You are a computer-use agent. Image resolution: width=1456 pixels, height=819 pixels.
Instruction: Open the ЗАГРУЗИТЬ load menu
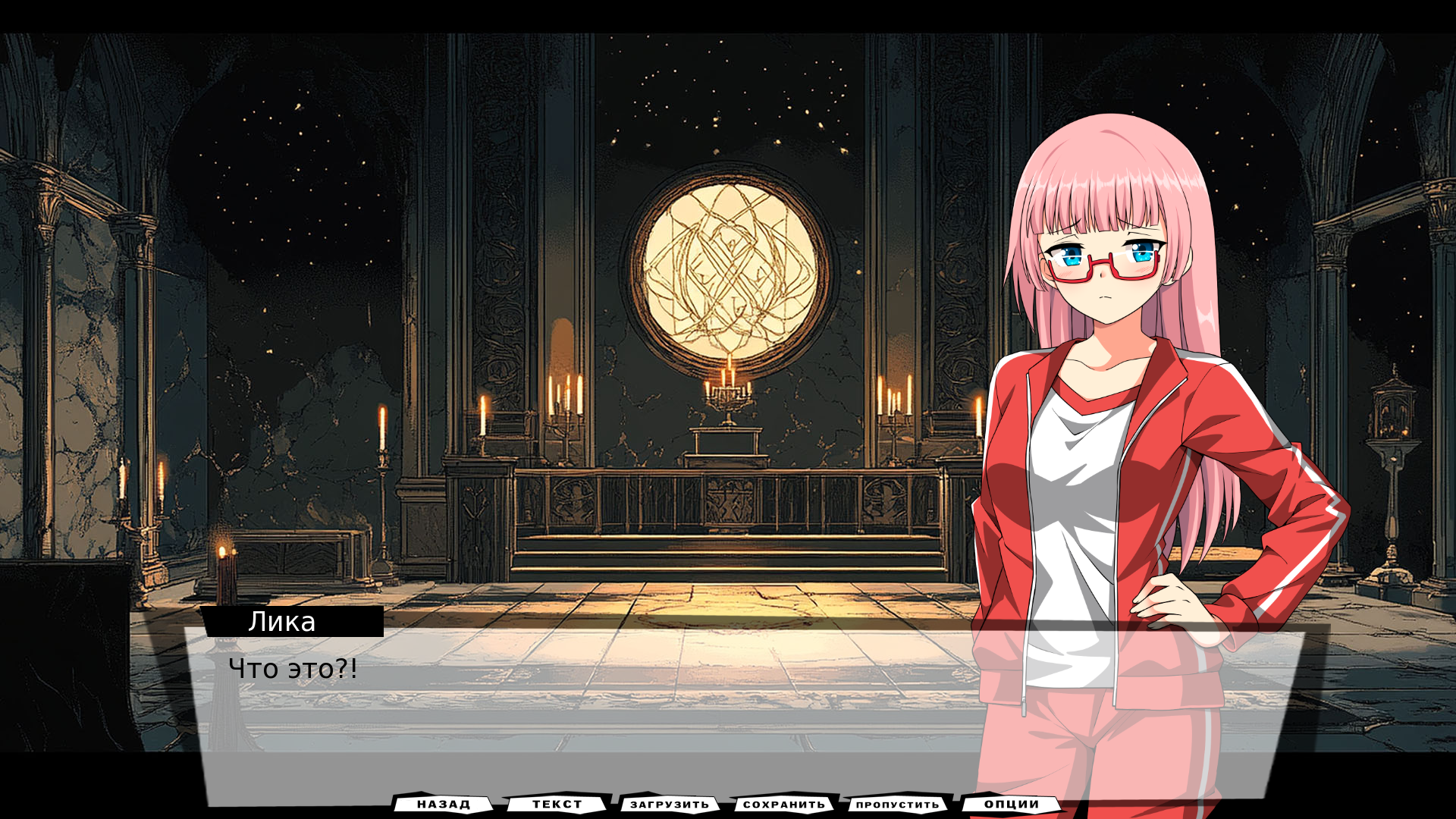(x=670, y=804)
